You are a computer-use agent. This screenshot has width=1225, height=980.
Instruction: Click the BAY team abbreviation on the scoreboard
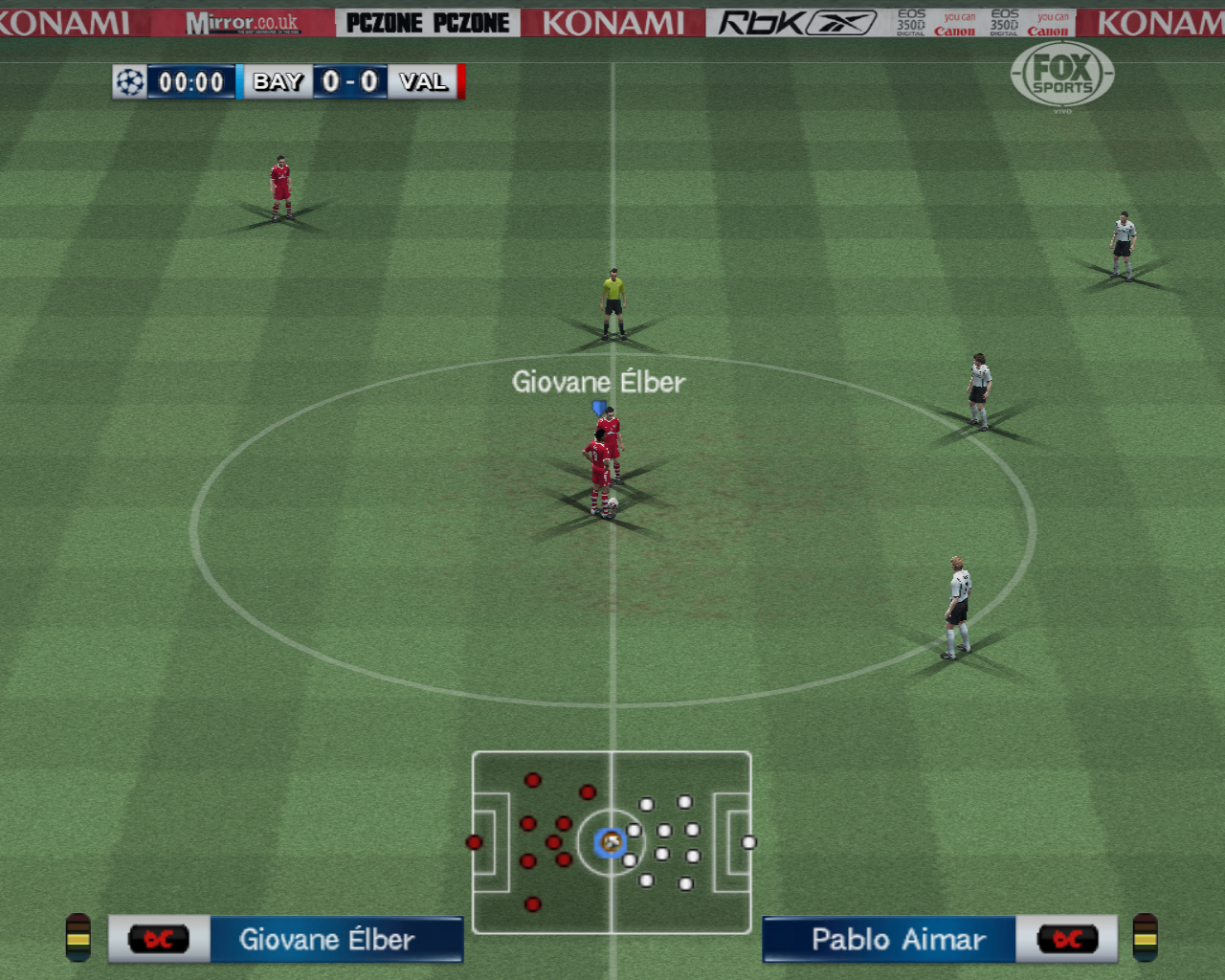(276, 82)
